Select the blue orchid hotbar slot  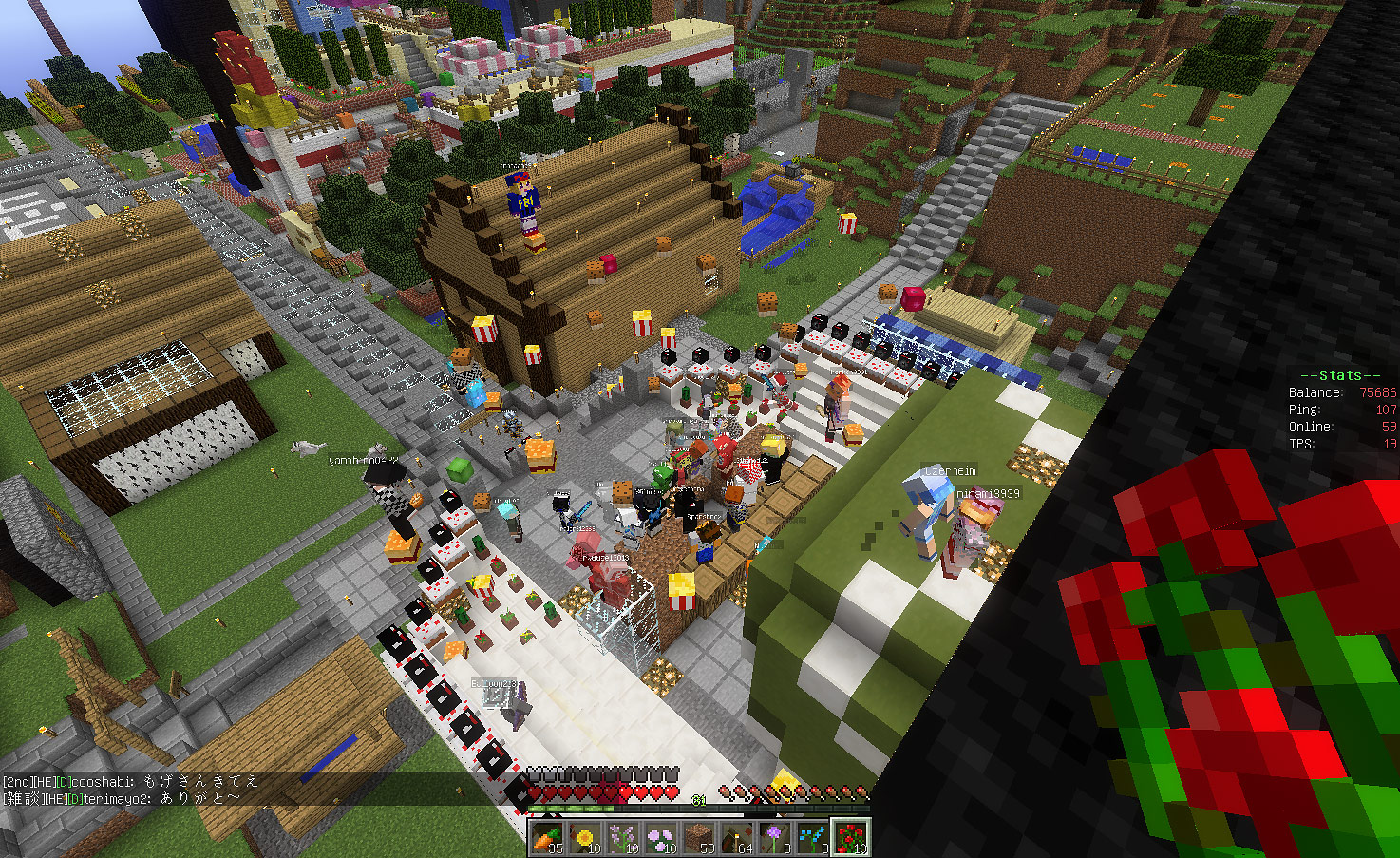click(x=812, y=837)
